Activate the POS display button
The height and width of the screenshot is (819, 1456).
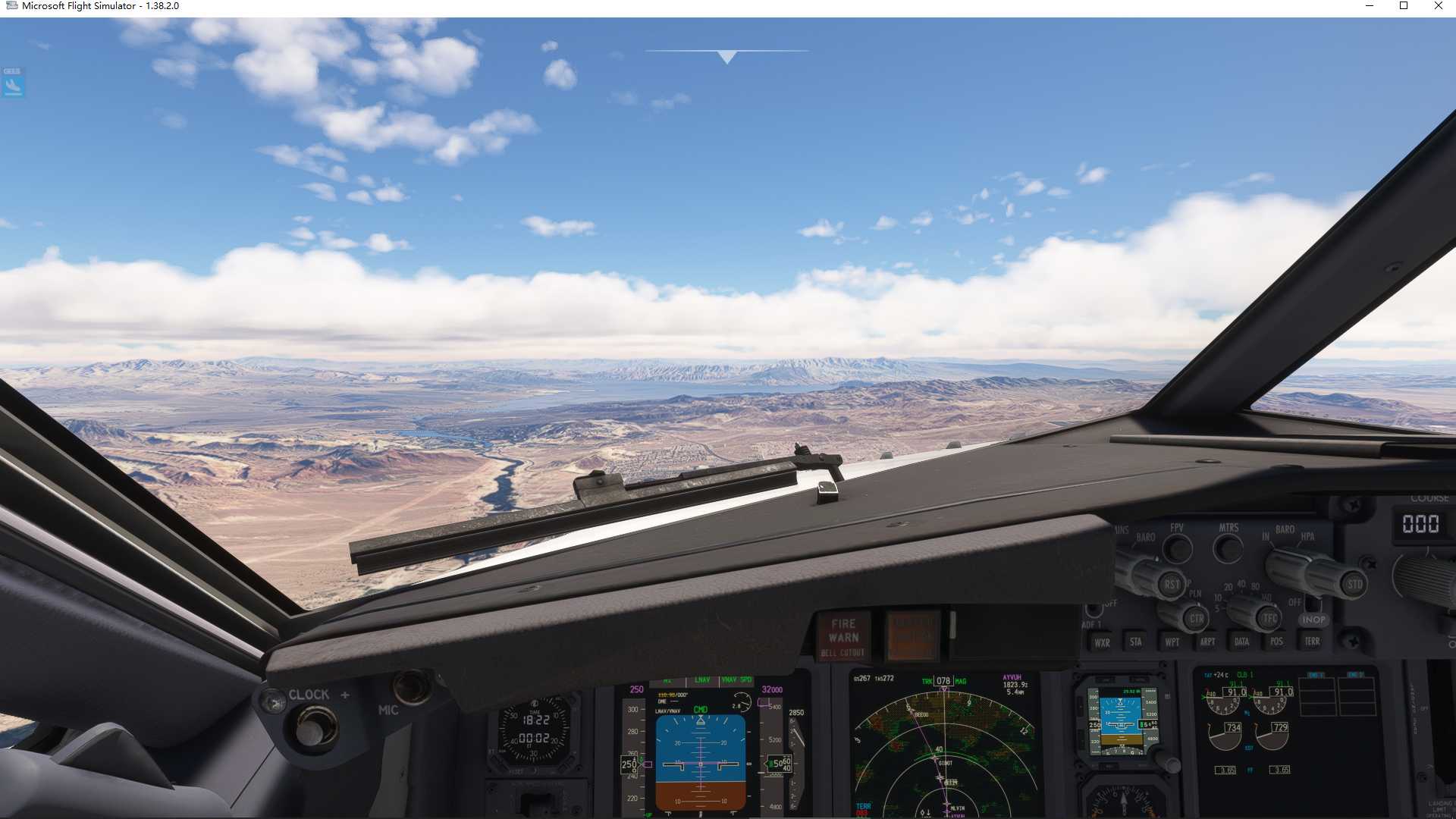pyautogui.click(x=1276, y=642)
